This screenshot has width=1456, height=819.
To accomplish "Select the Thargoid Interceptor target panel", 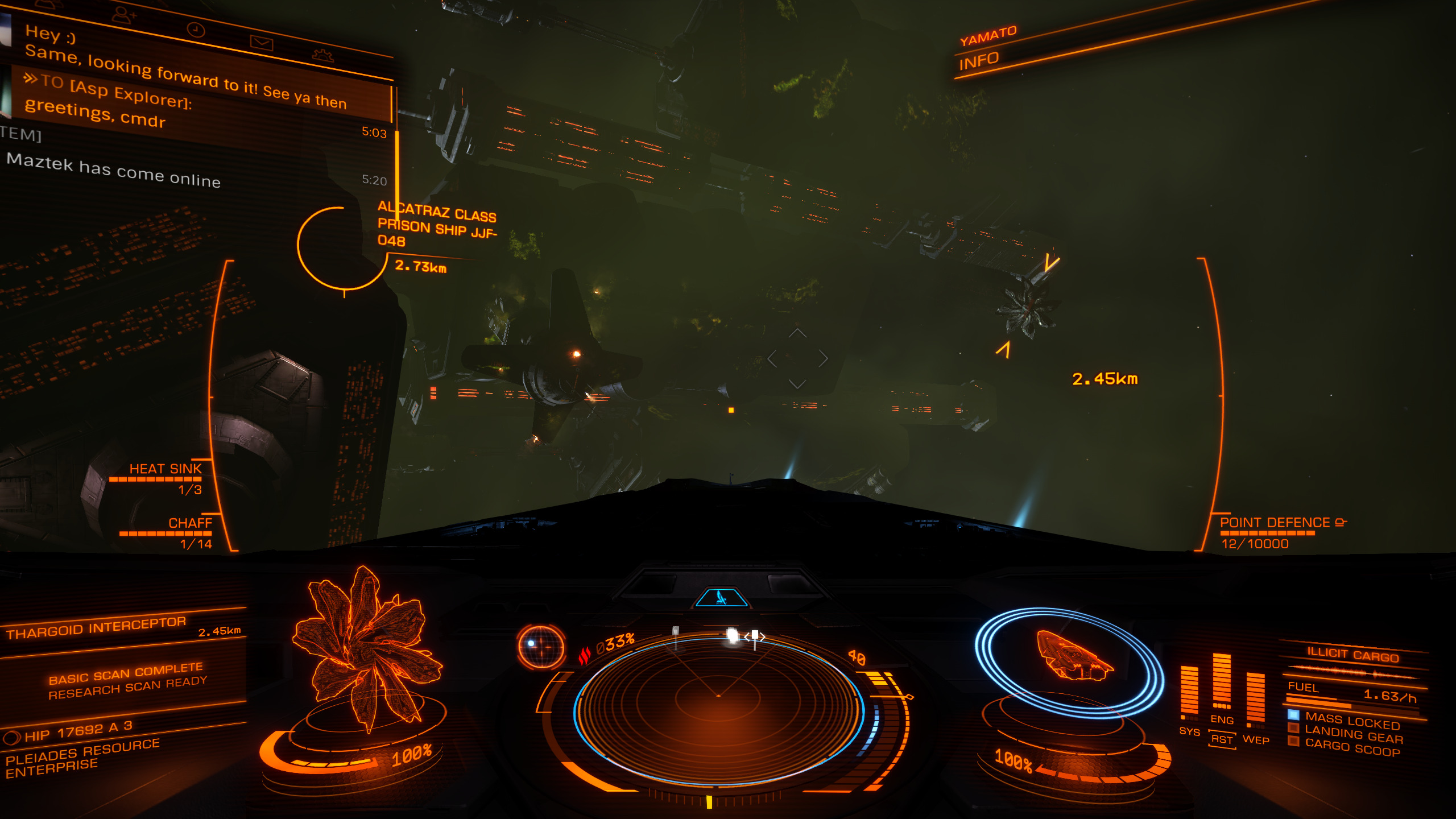I will [122, 628].
